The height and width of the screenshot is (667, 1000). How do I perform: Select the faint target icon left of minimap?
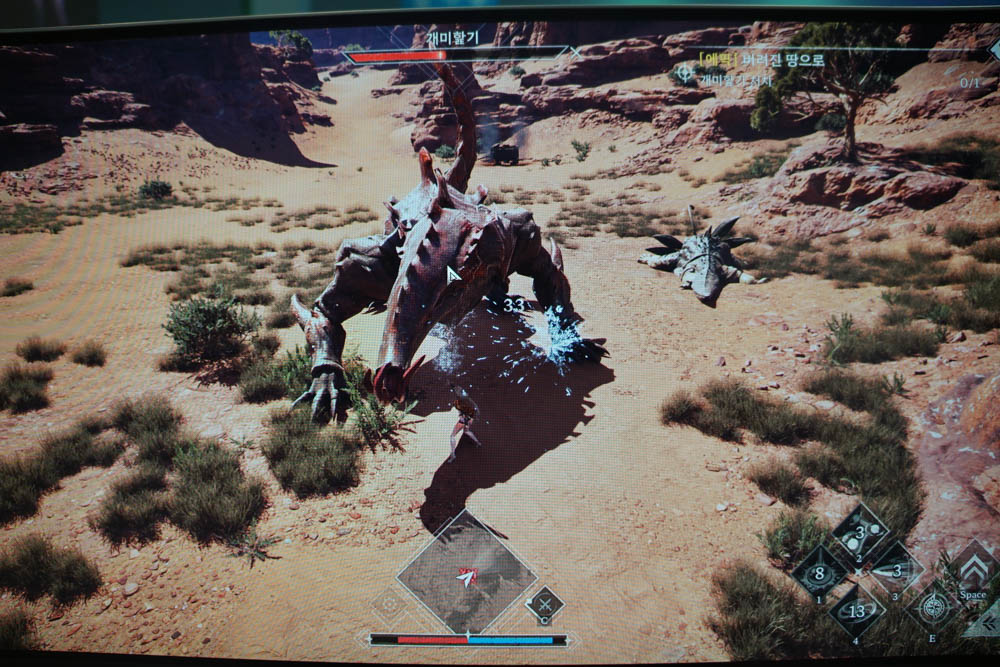point(388,605)
